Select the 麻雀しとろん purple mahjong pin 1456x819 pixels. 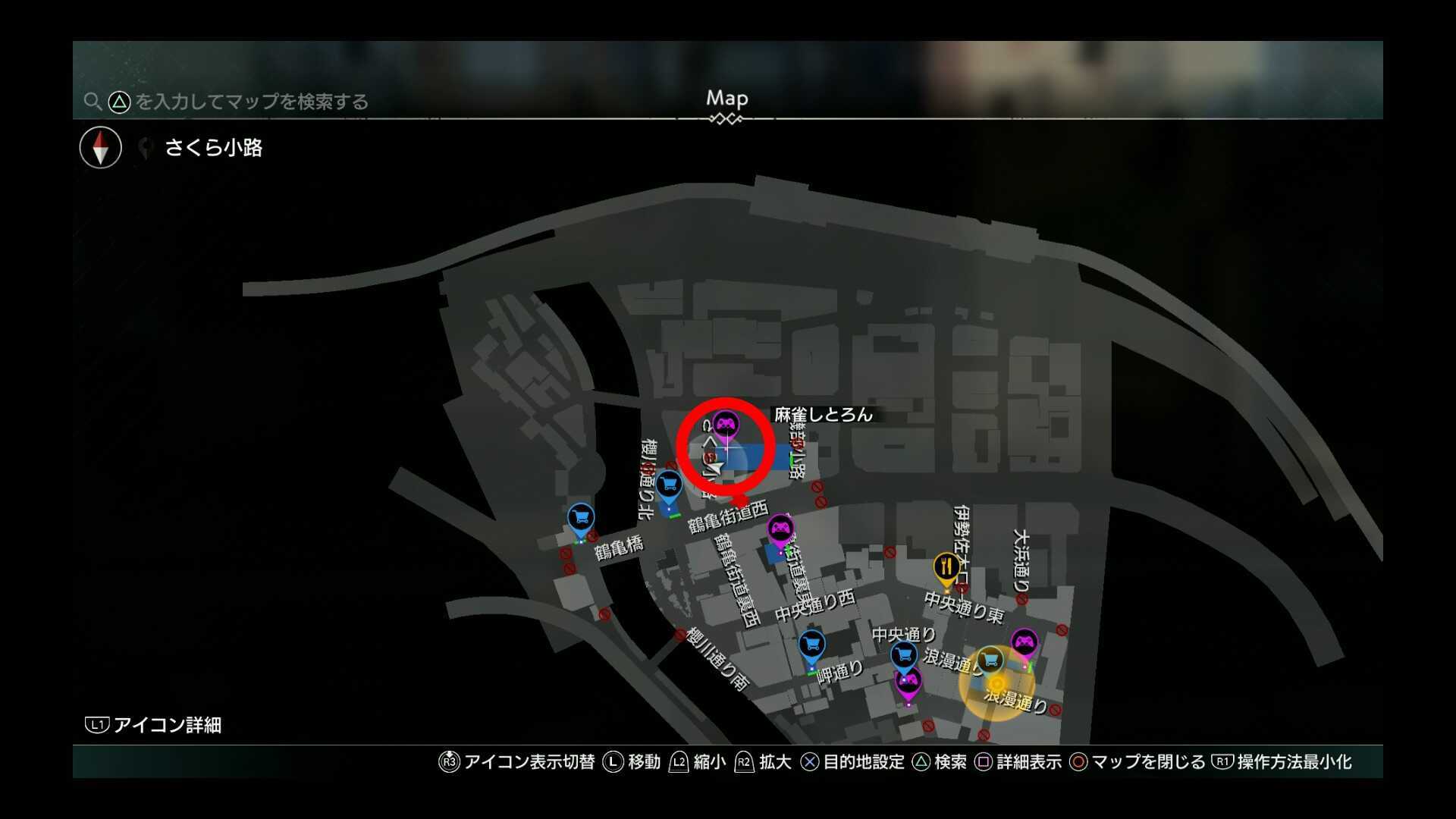point(726,425)
